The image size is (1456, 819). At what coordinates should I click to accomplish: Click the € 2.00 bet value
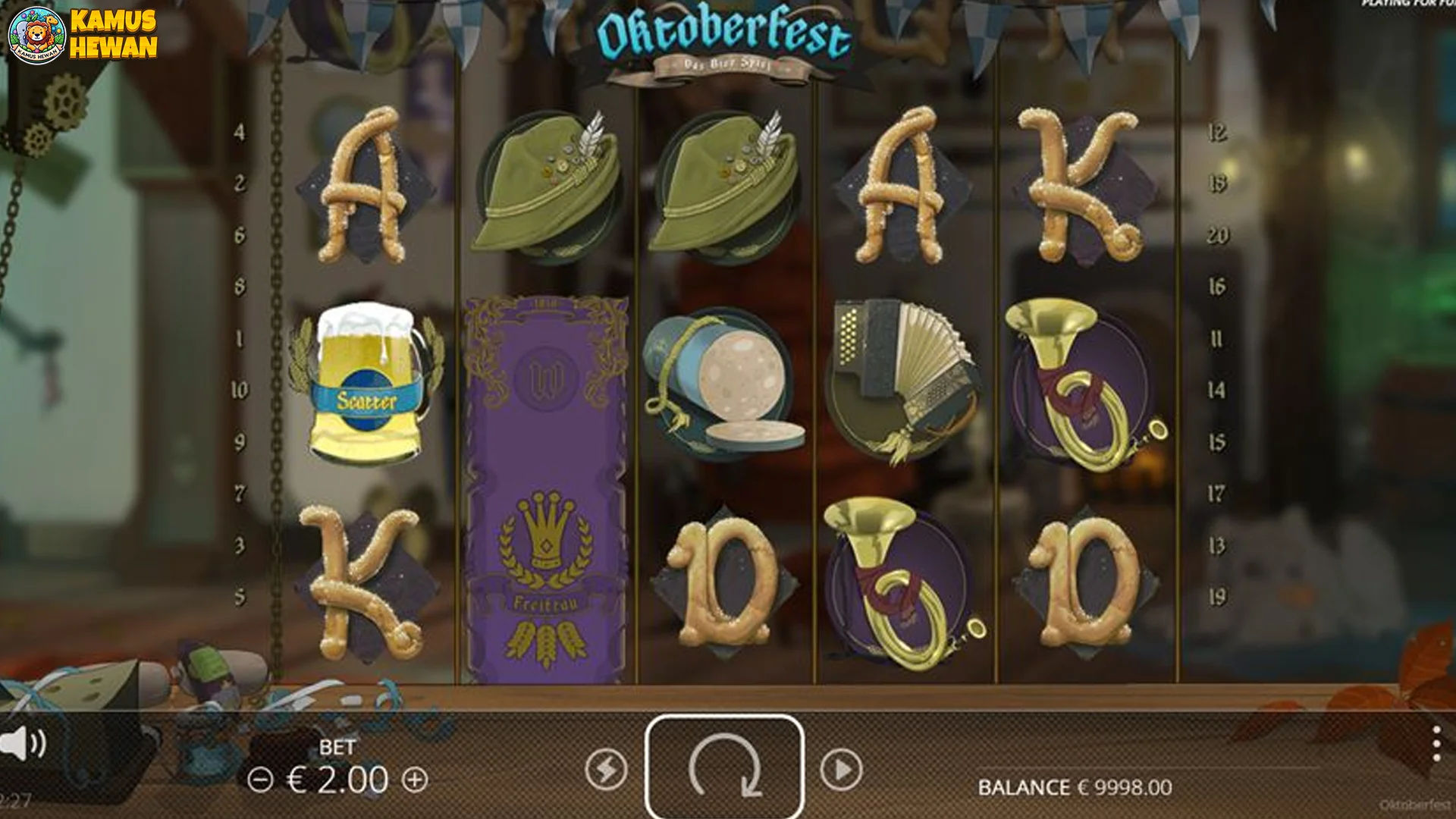[x=338, y=777]
